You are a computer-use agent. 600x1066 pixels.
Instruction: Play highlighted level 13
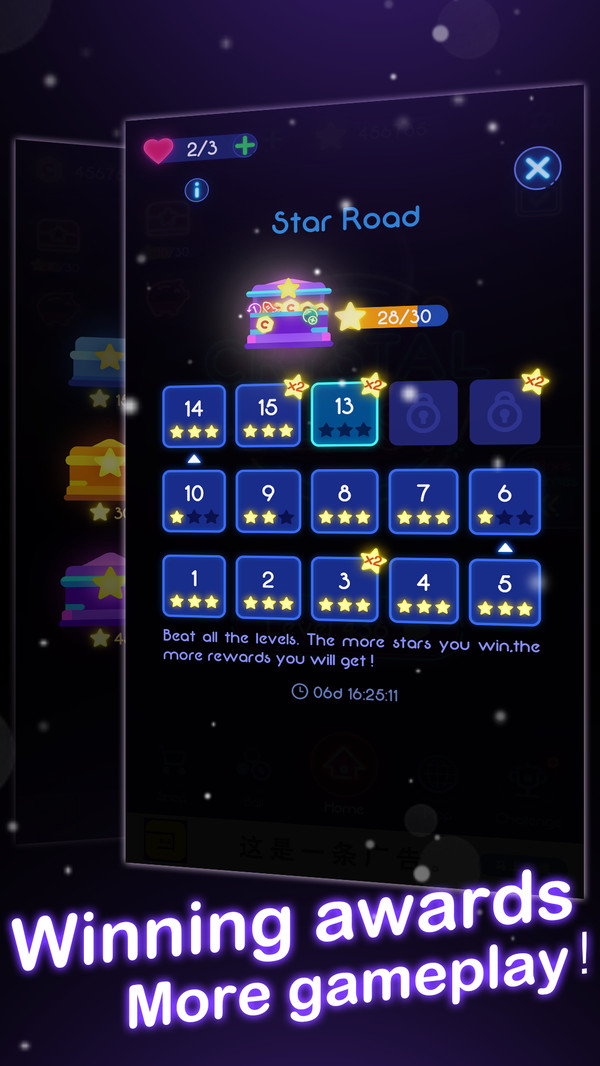point(345,414)
